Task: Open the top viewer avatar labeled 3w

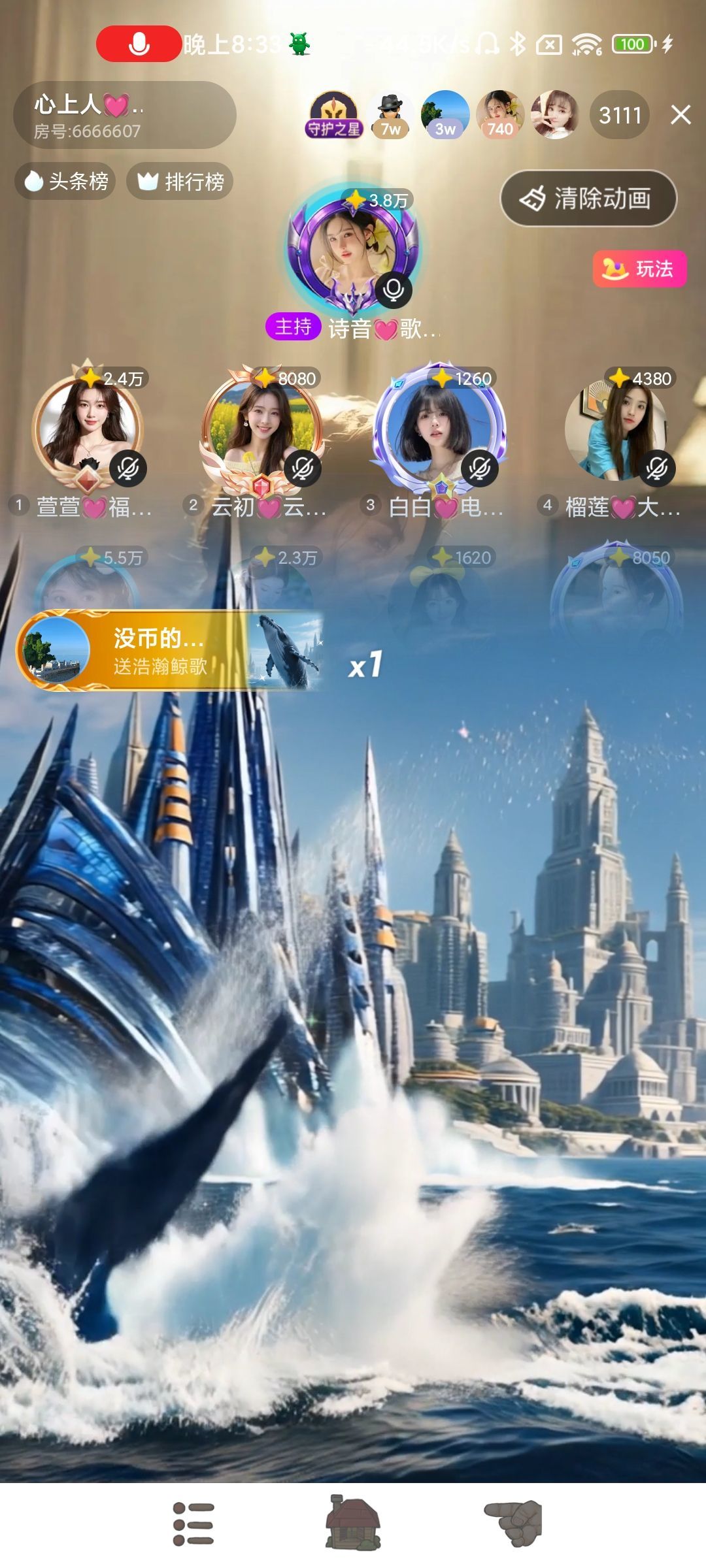Action: (445, 115)
